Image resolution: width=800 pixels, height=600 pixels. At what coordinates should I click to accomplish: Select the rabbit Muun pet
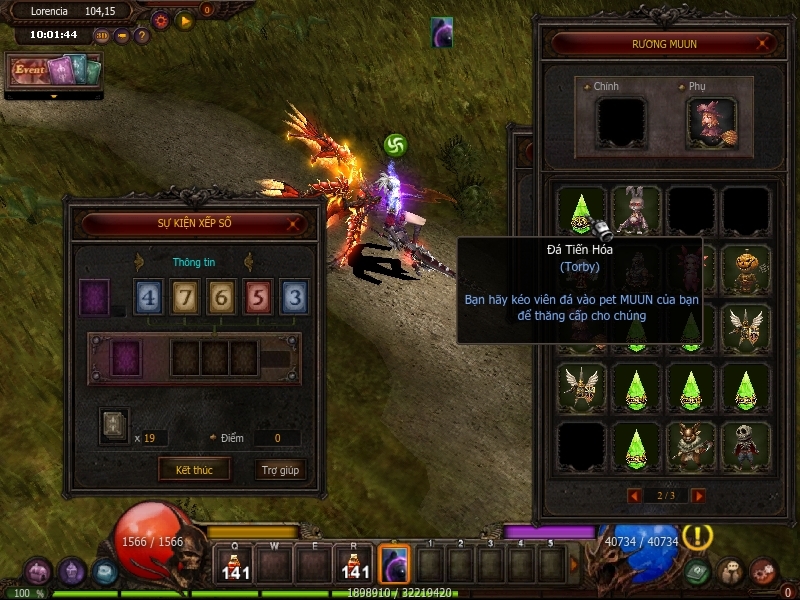pos(637,211)
